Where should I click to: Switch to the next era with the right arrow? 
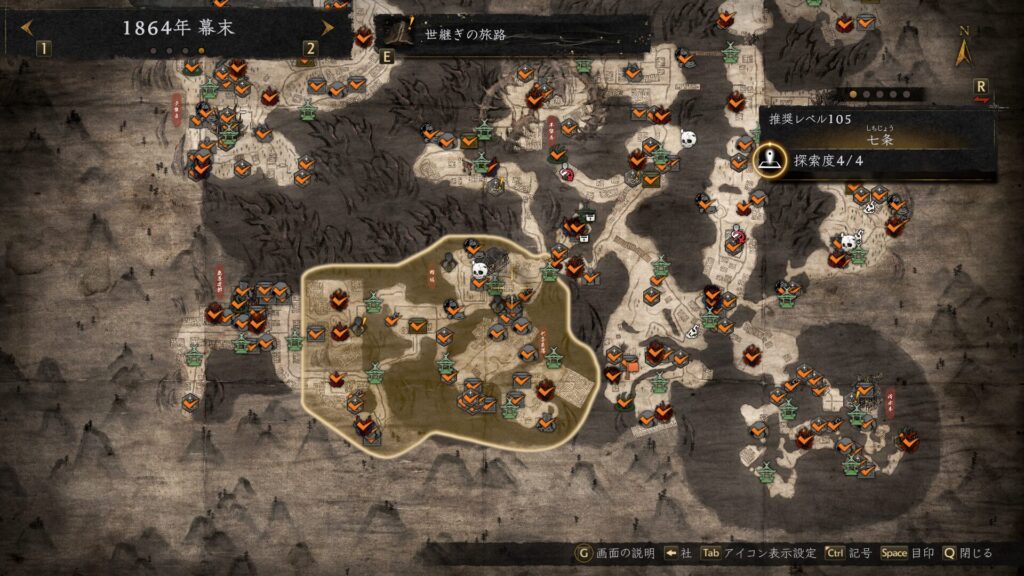(327, 28)
